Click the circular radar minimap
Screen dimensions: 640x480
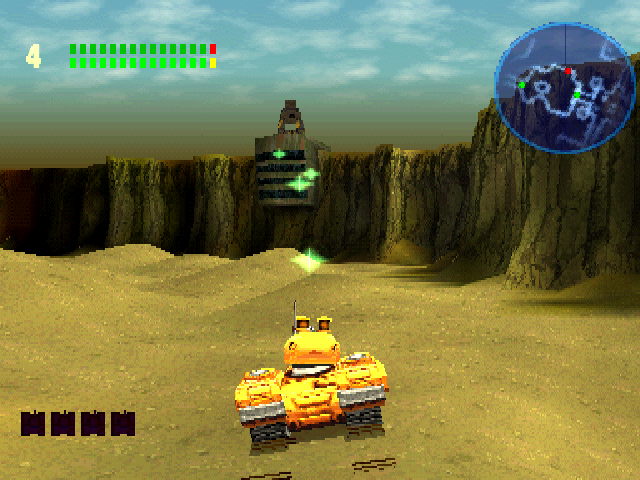pos(565,87)
